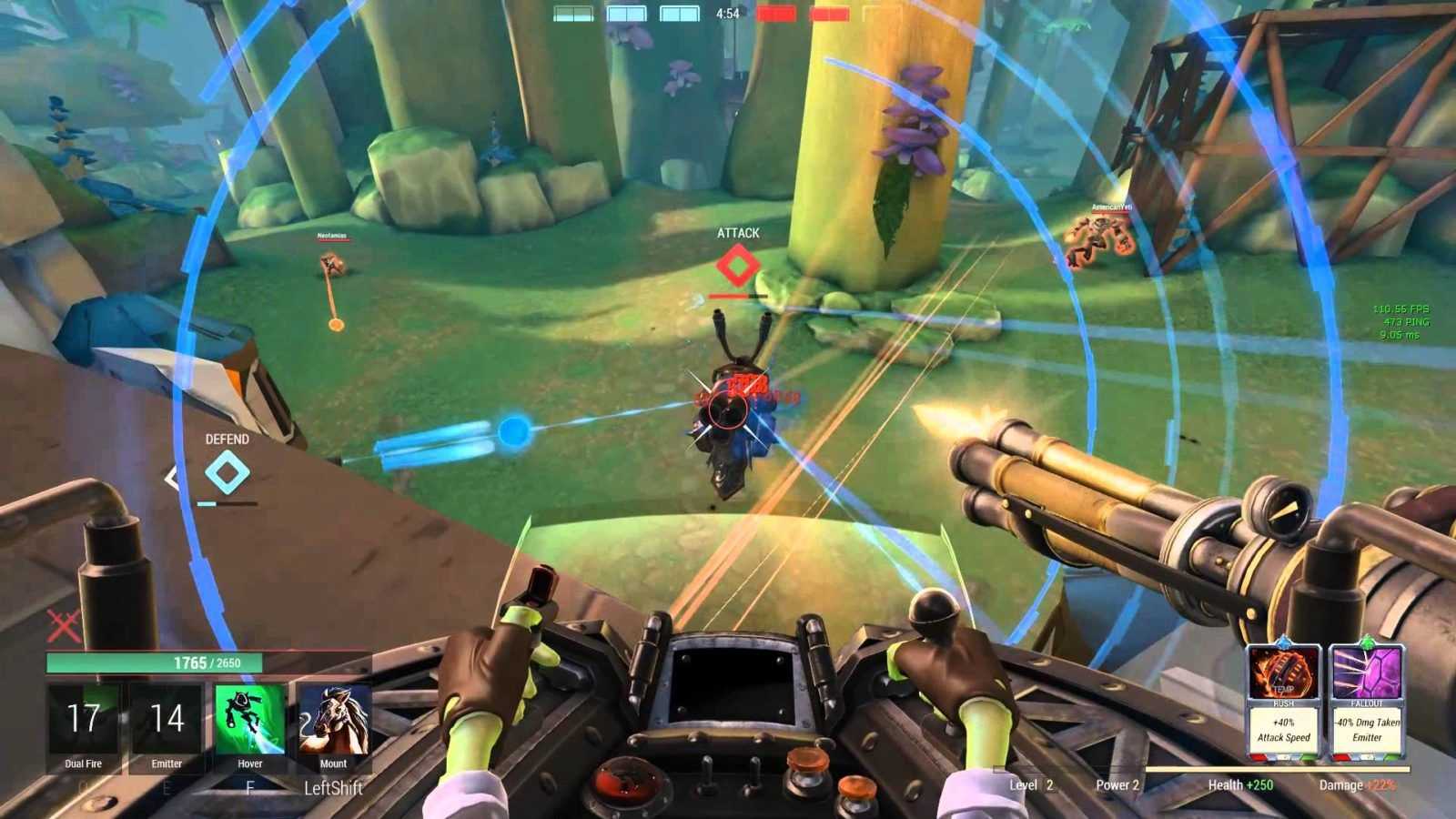
Task: Inspect the Rush attack speed card
Action: 1283,699
